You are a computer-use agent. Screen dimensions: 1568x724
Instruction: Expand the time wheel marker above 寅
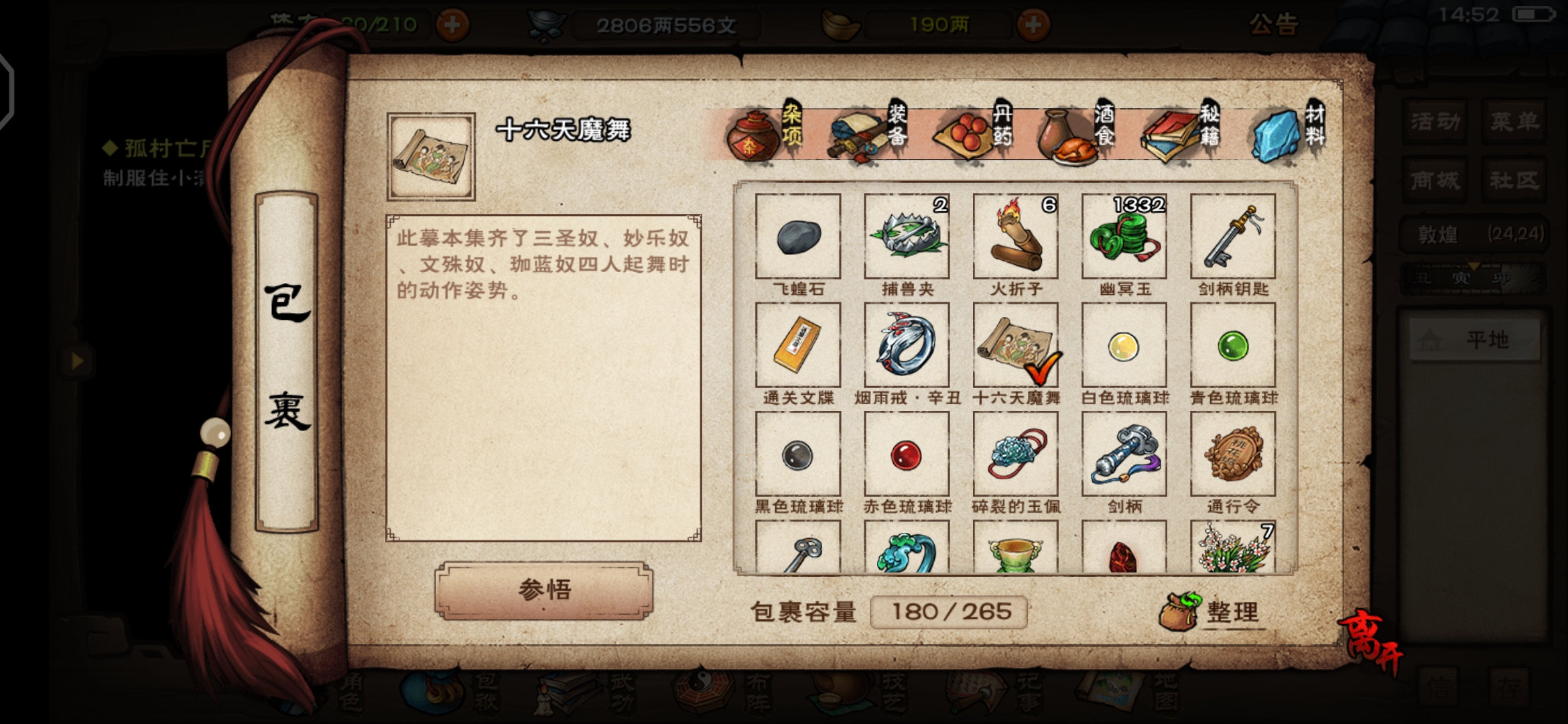pyautogui.click(x=1475, y=266)
